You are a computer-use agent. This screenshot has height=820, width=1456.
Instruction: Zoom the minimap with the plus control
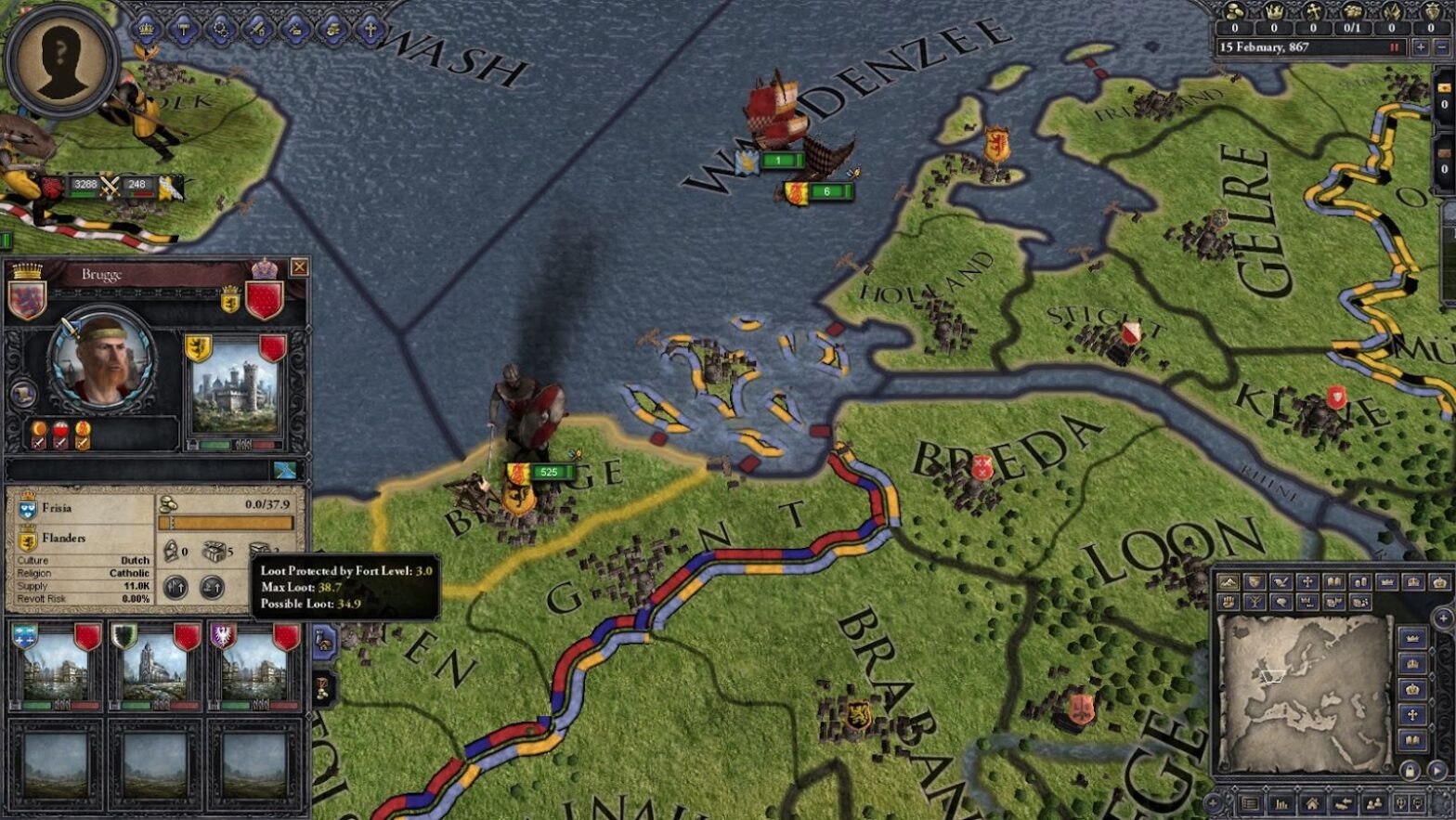click(x=1213, y=803)
